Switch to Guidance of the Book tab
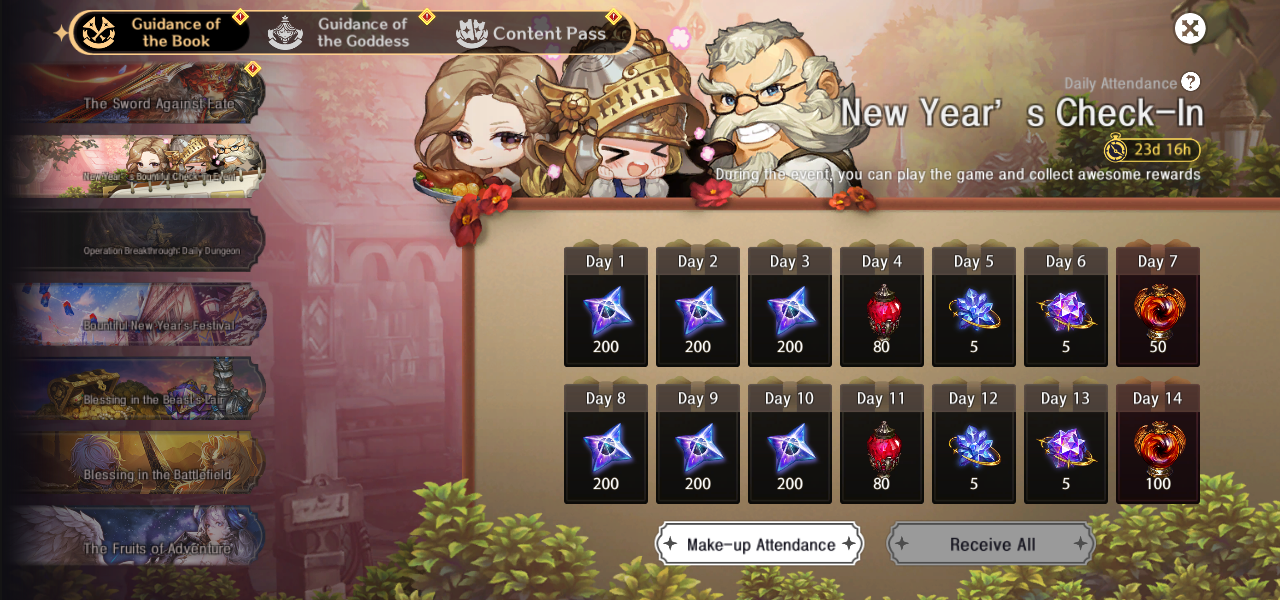This screenshot has width=1280, height=600. click(160, 32)
